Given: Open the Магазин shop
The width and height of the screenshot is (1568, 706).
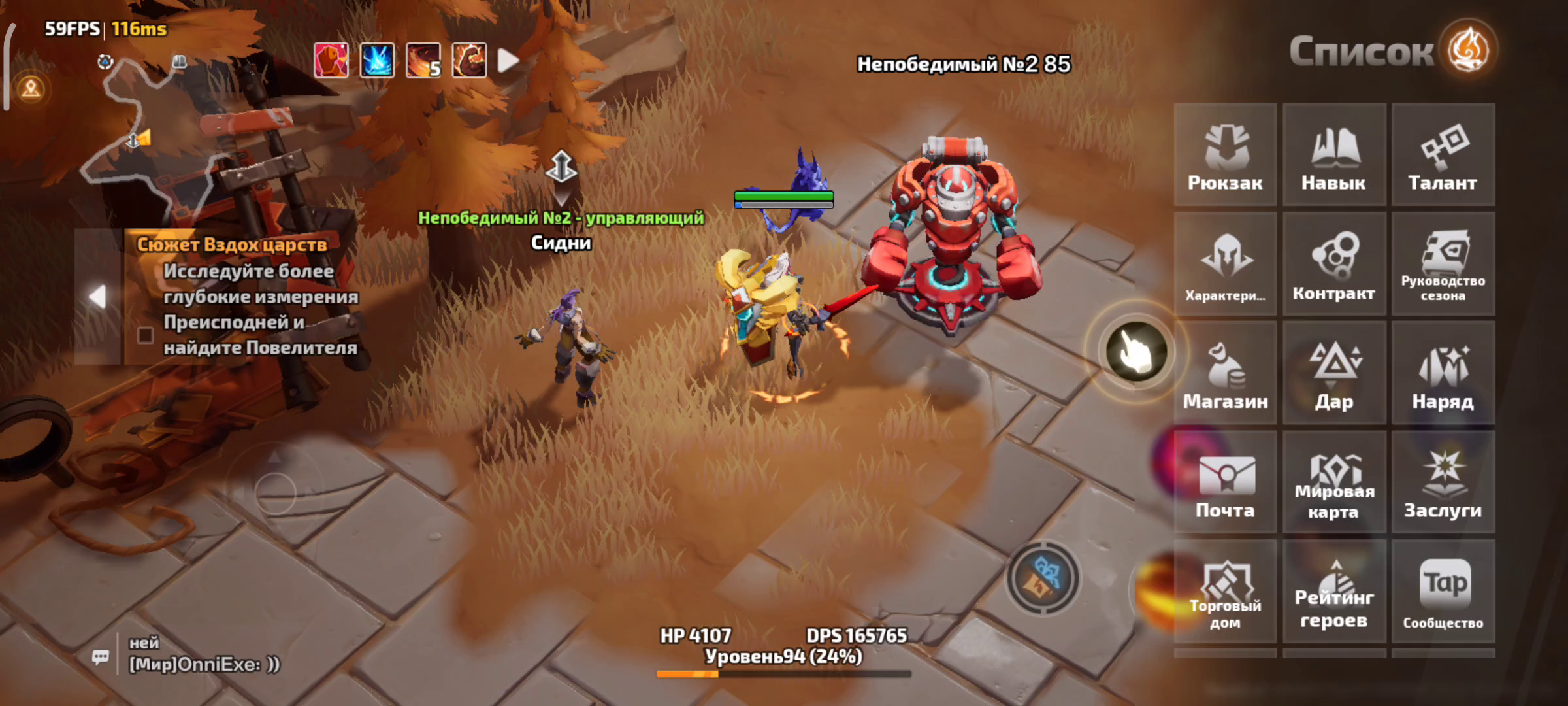Looking at the screenshot, I should [x=1225, y=373].
